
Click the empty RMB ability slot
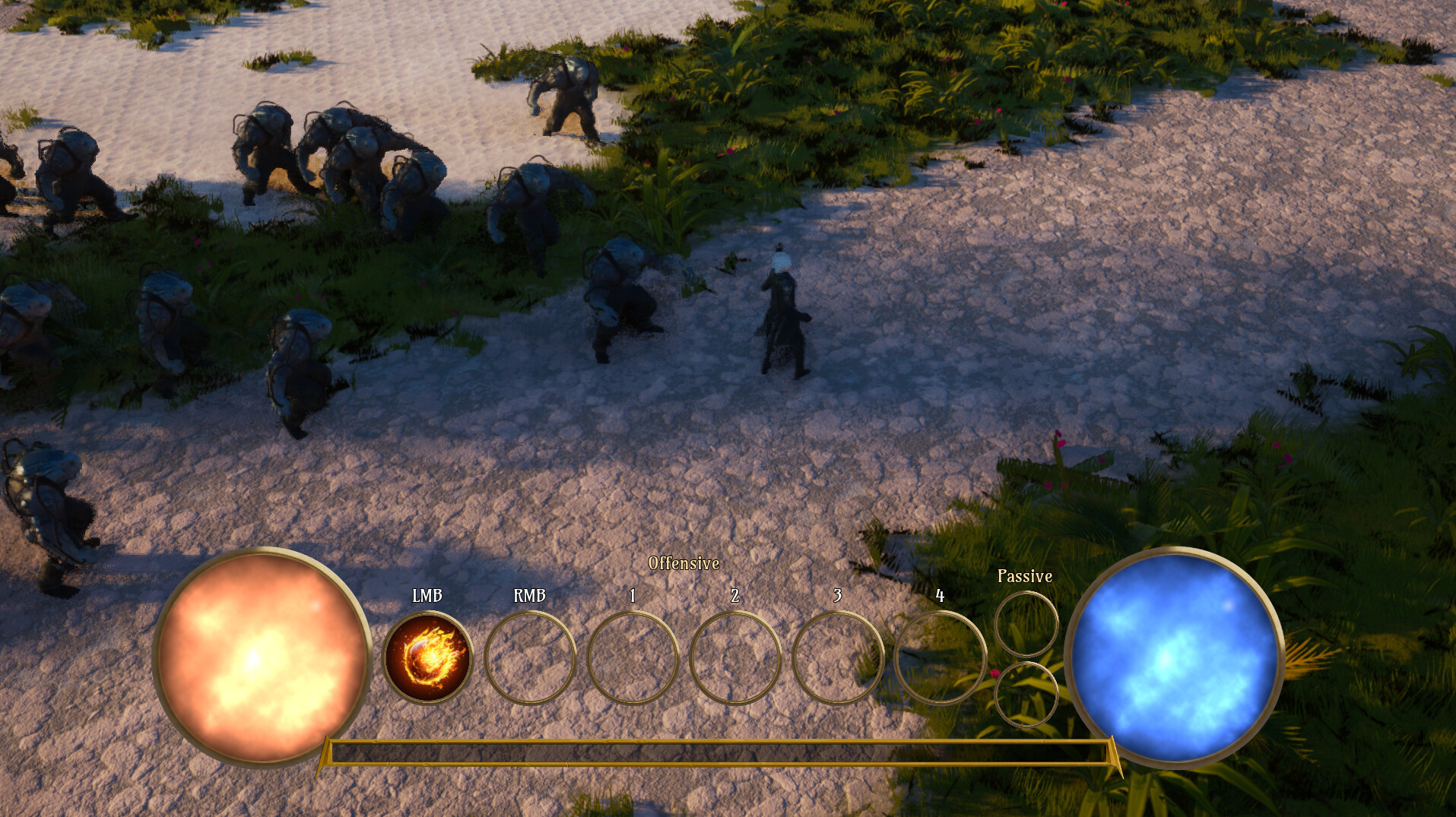click(x=530, y=658)
